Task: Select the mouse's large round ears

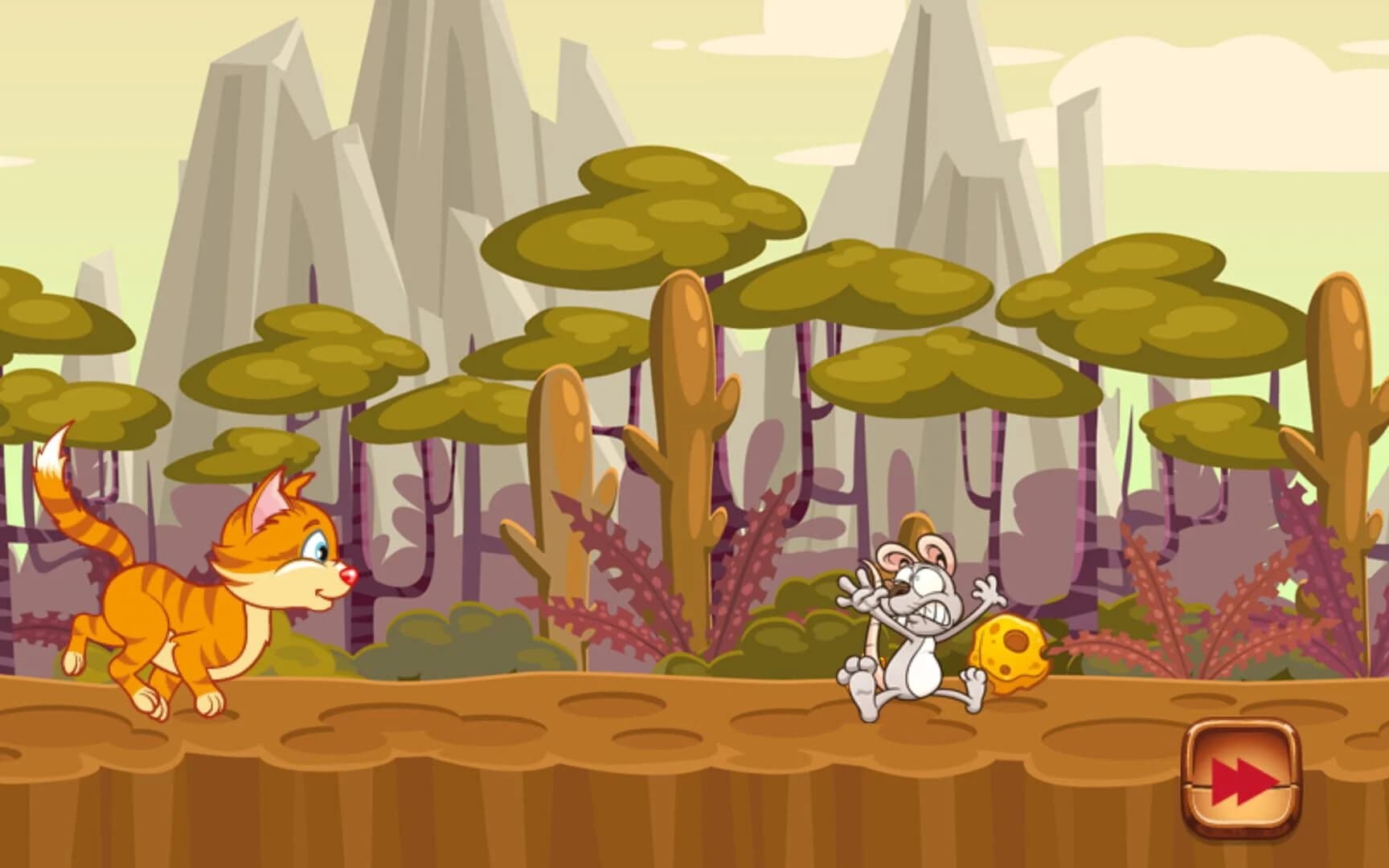Action: point(916,555)
